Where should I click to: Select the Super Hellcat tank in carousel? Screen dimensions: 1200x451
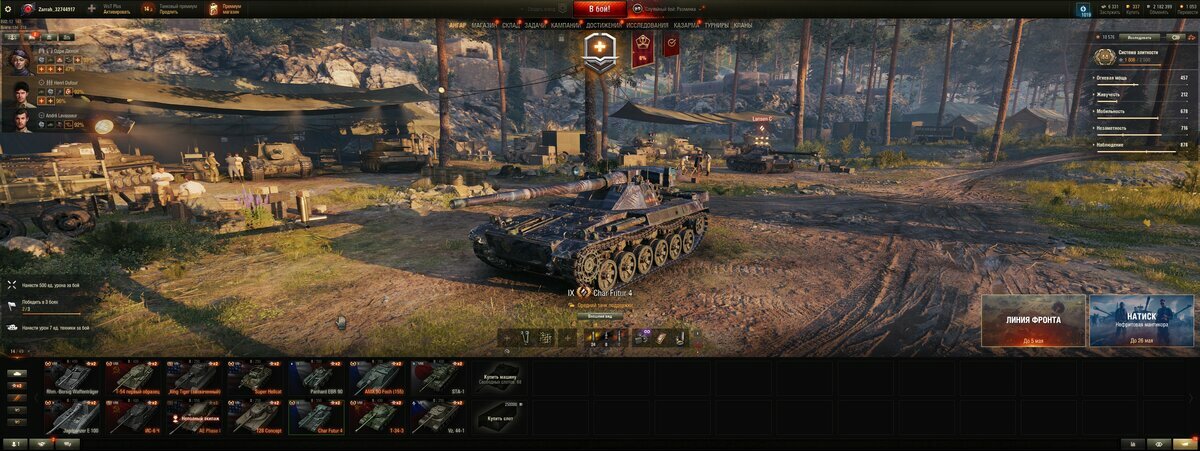coord(254,377)
